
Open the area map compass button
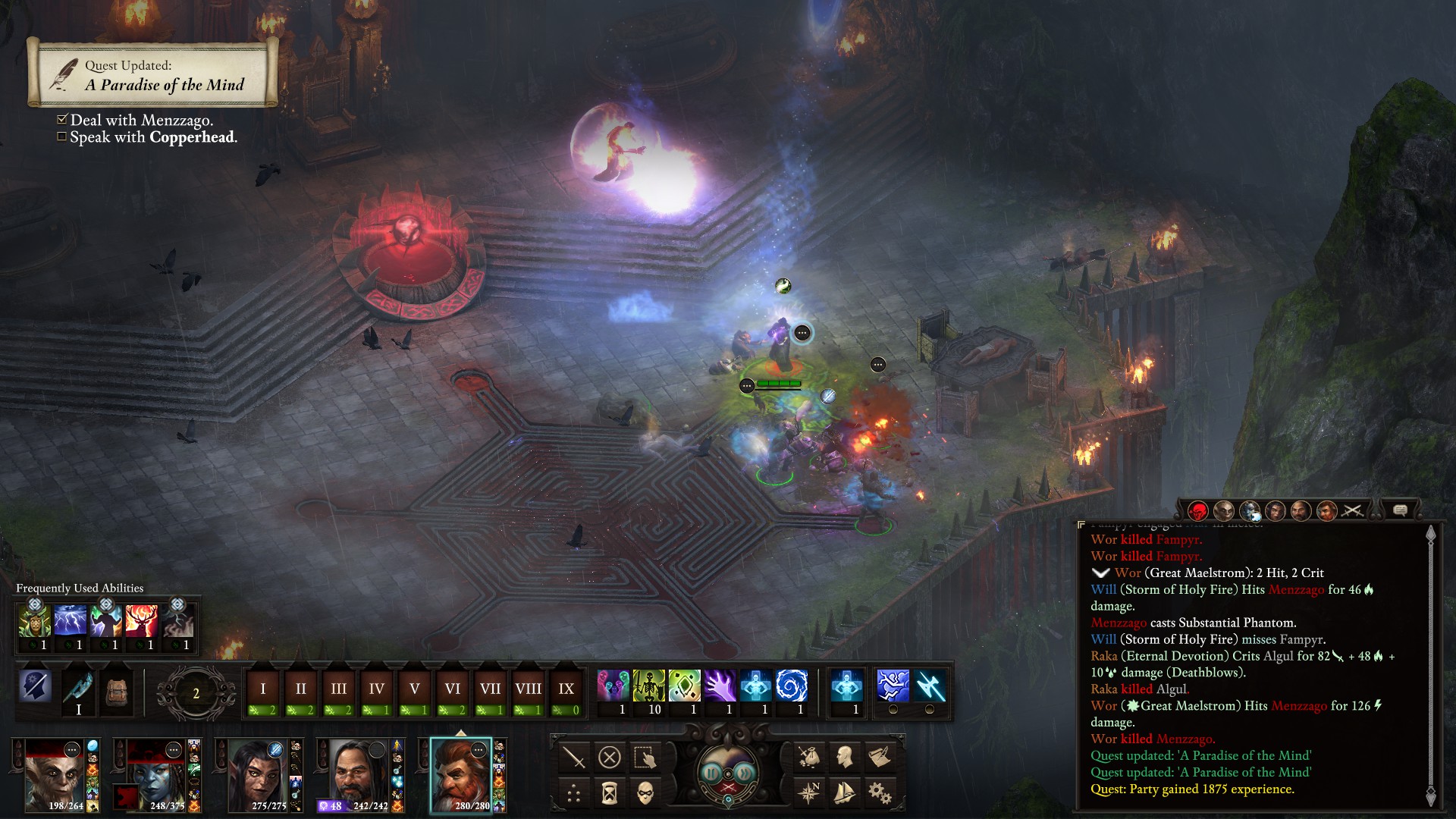[809, 793]
